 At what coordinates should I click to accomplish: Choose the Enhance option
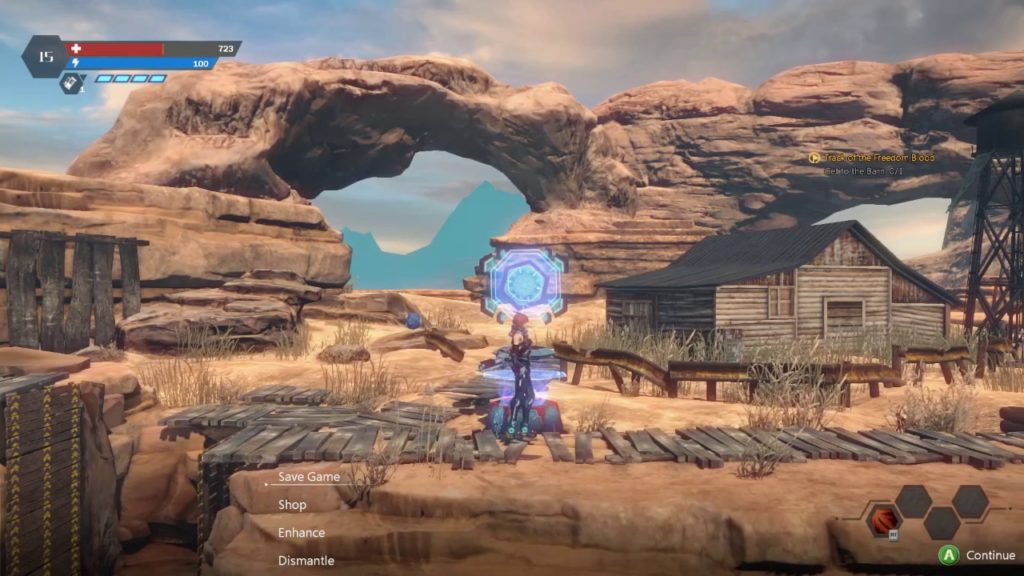(301, 533)
